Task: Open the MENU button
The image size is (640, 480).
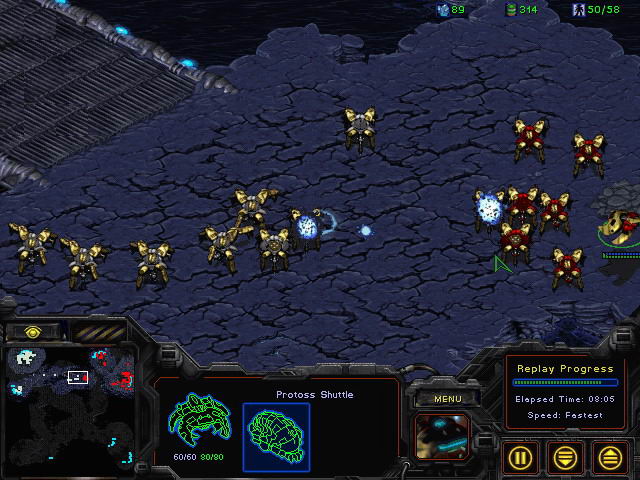Action: [446, 399]
